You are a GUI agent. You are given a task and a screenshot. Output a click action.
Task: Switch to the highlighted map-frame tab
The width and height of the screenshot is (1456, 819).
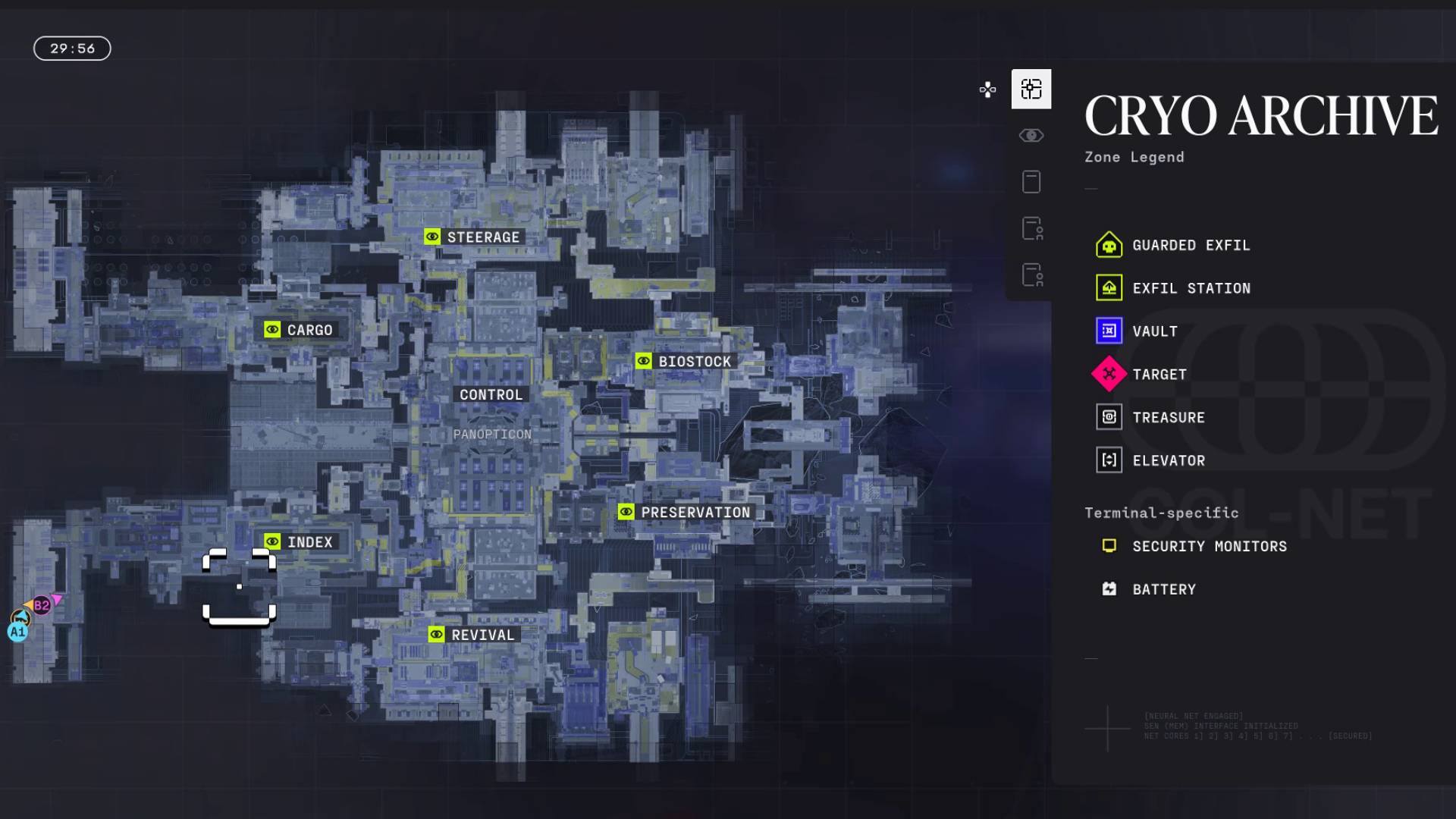[x=1031, y=89]
